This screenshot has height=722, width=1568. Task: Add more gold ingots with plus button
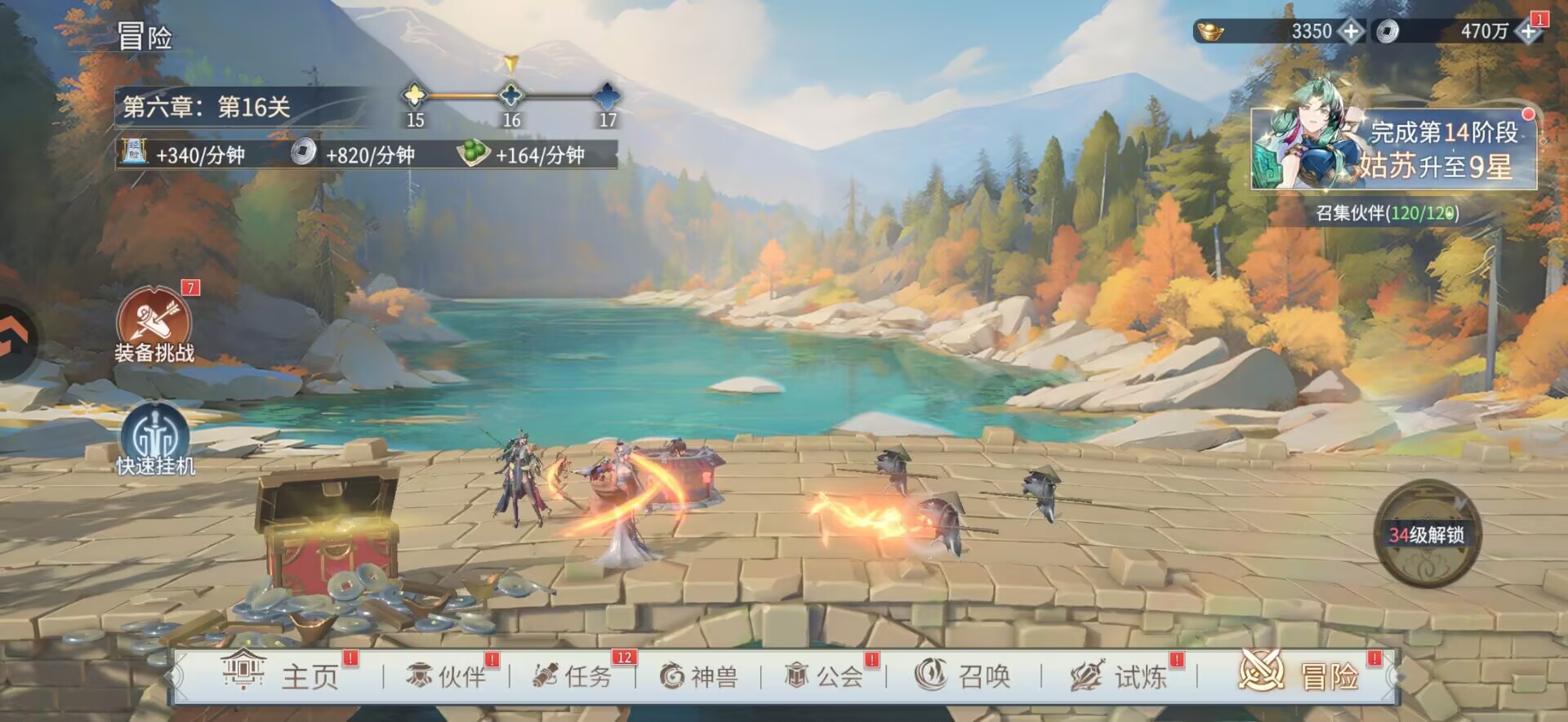[1352, 32]
